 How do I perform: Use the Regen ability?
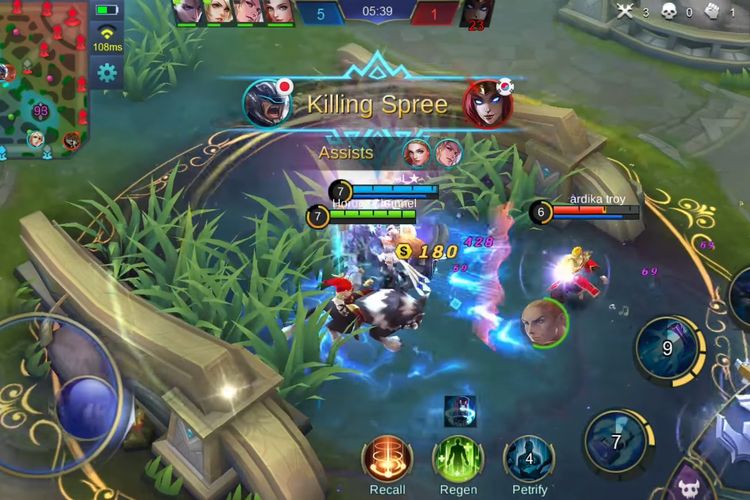pos(458,459)
